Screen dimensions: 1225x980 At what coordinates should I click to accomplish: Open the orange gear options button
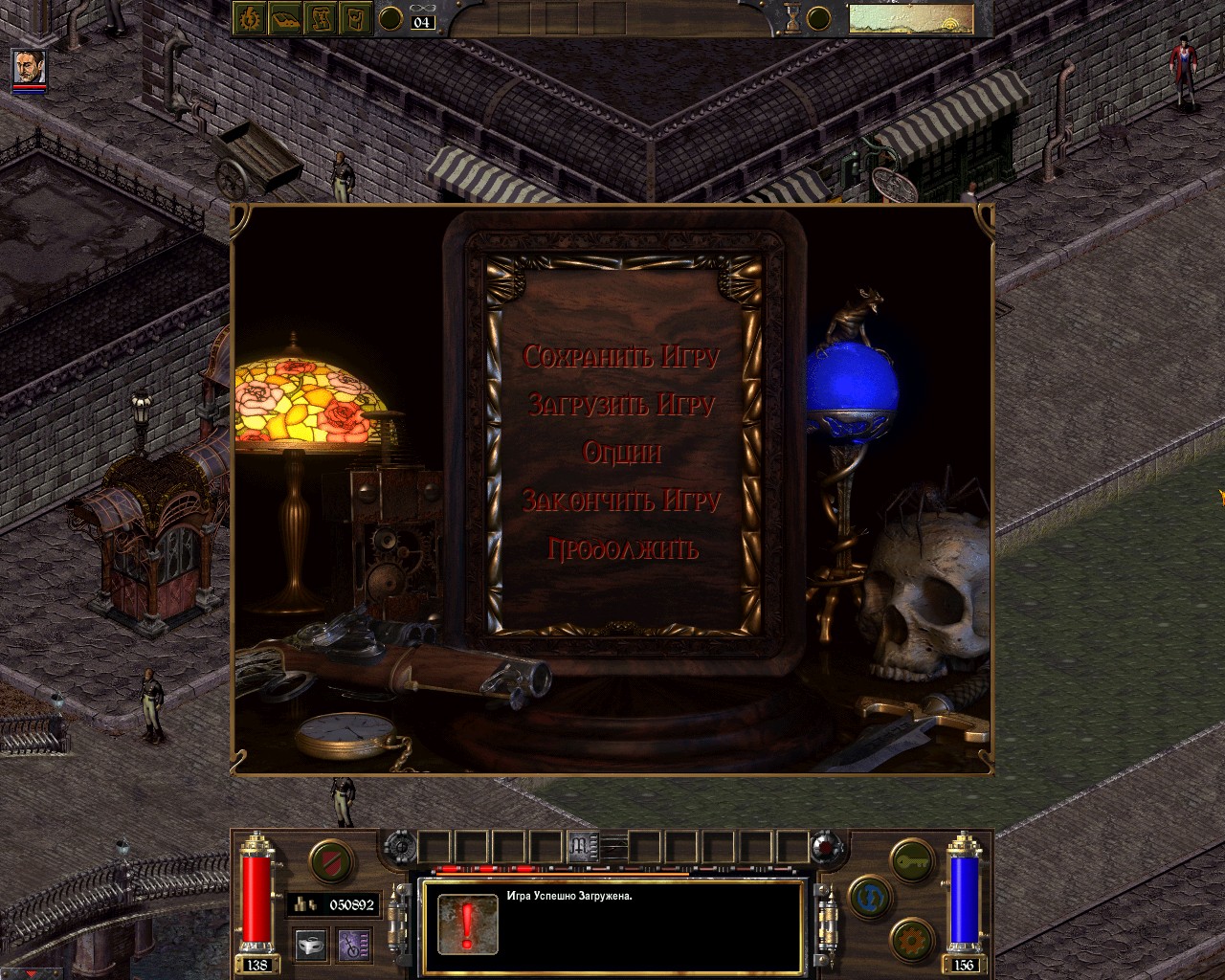point(910,939)
